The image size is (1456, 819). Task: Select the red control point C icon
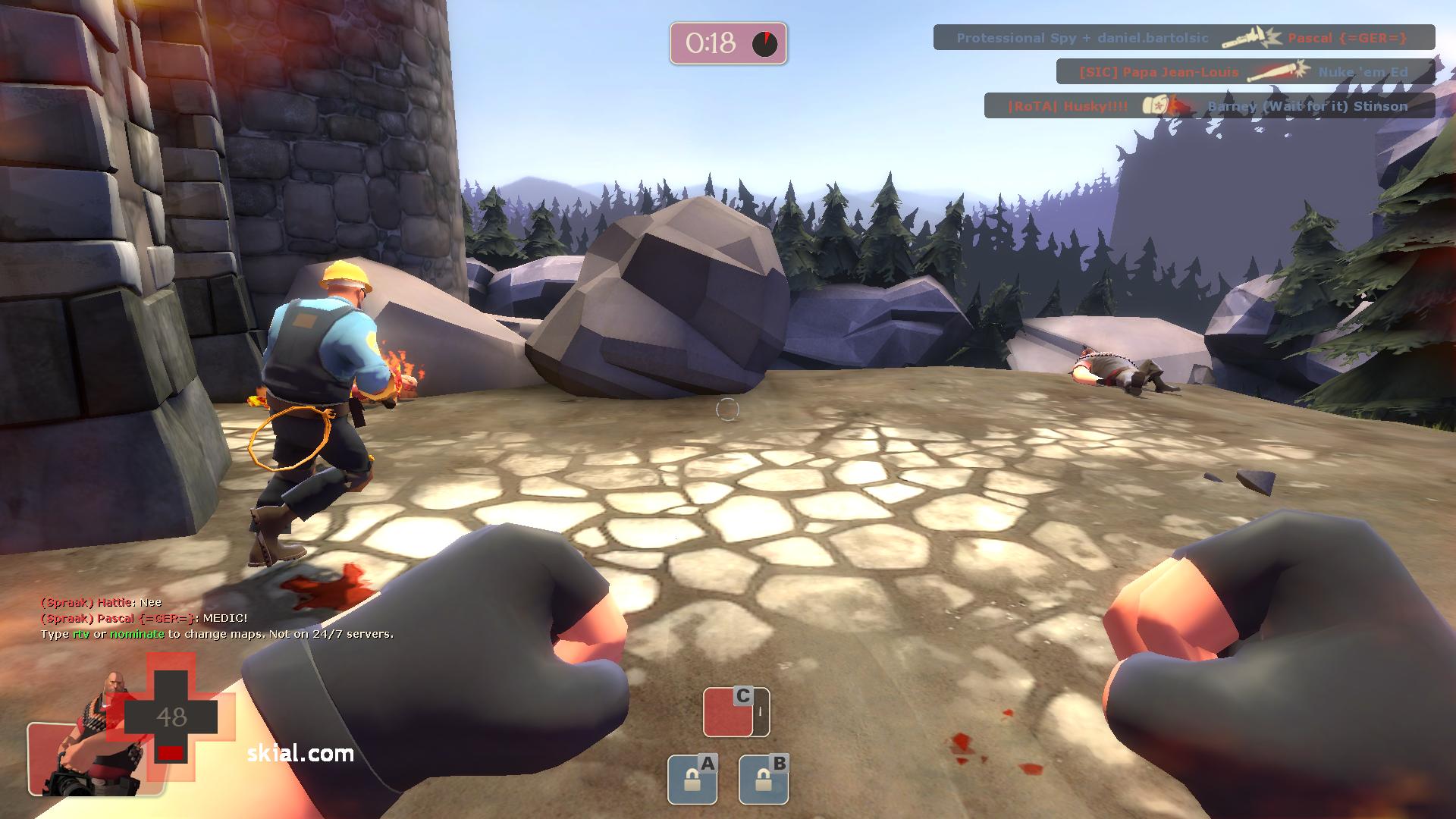coord(736,712)
